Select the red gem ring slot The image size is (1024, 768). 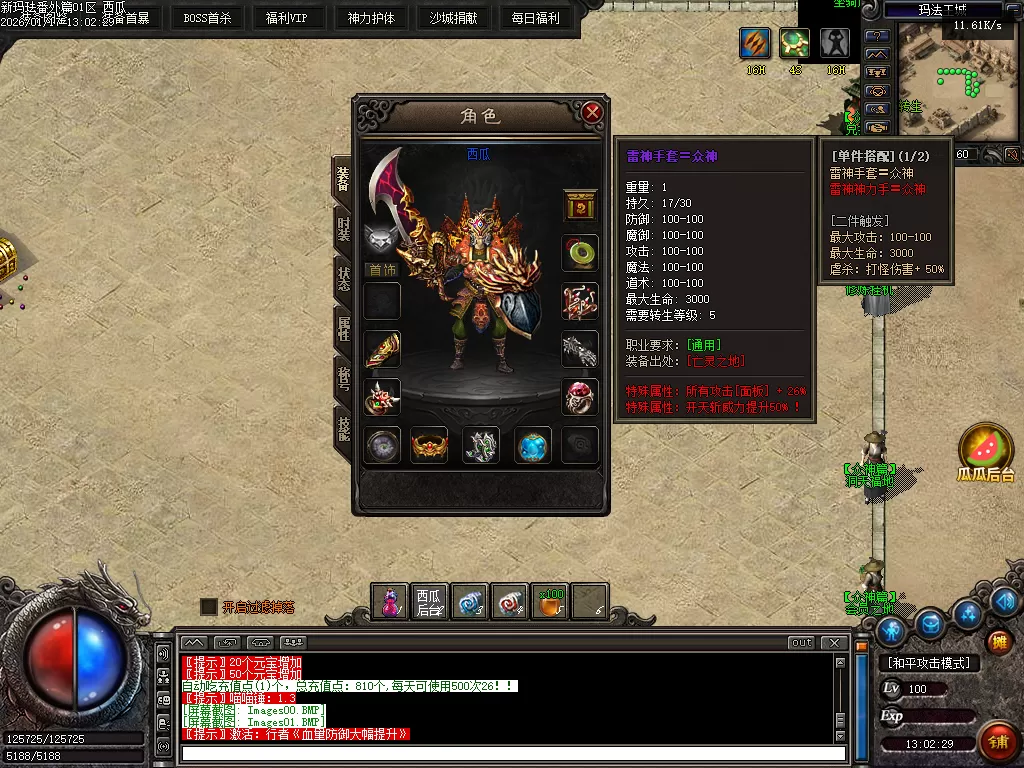[x=580, y=397]
